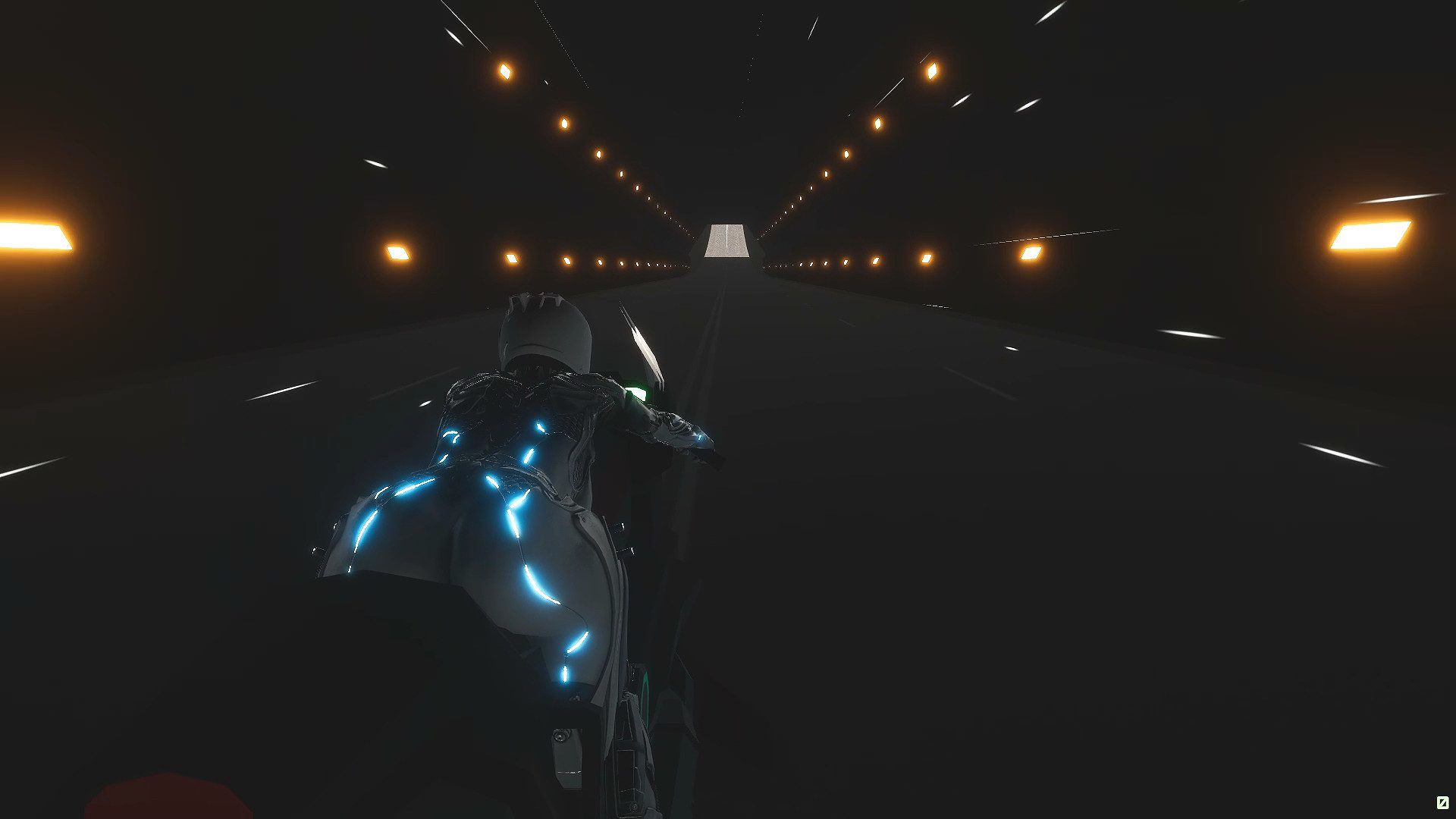Click the white slashed-square icon
The image size is (1456, 819).
(x=1442, y=802)
